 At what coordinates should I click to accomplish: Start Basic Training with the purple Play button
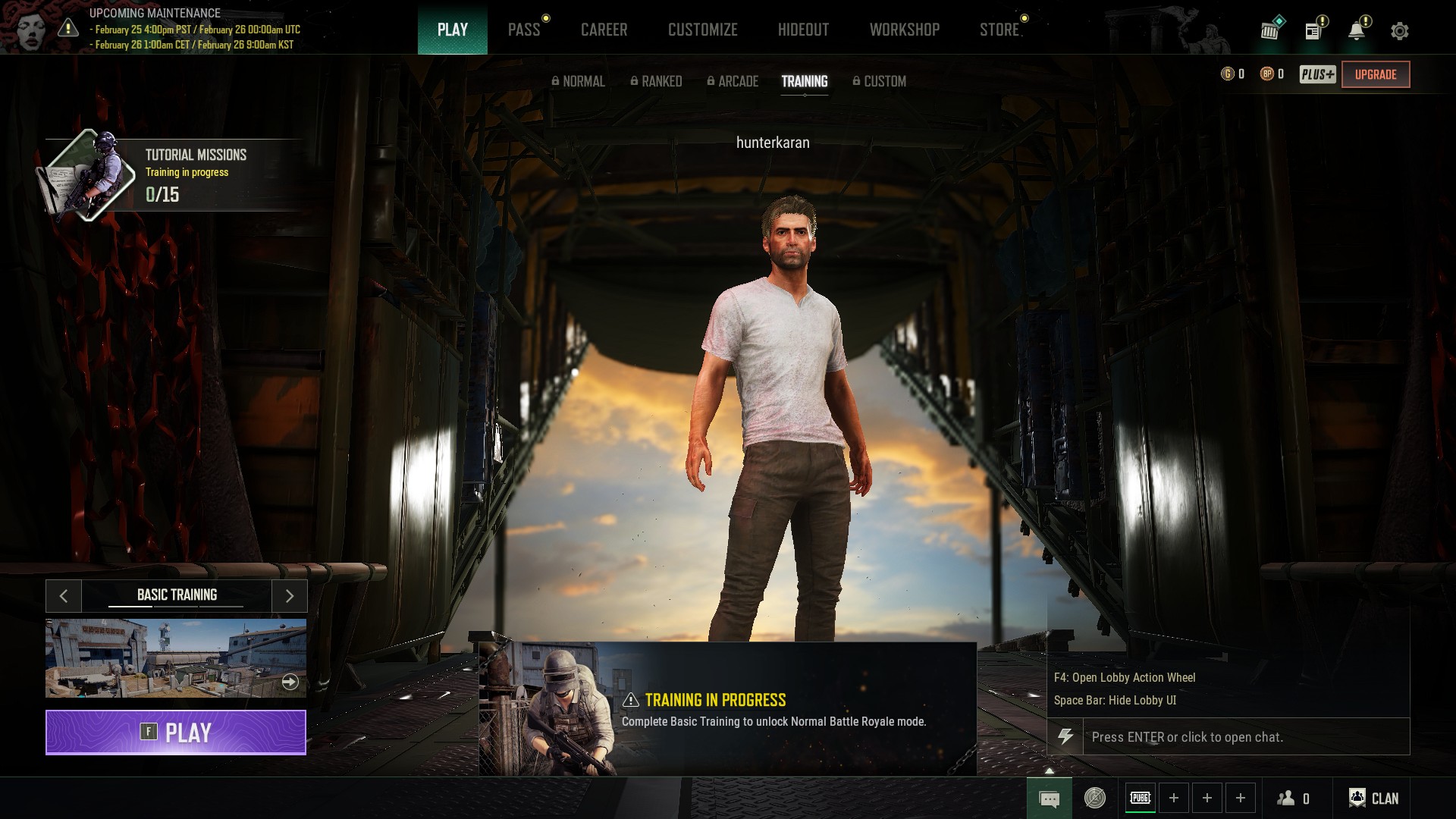tap(176, 733)
